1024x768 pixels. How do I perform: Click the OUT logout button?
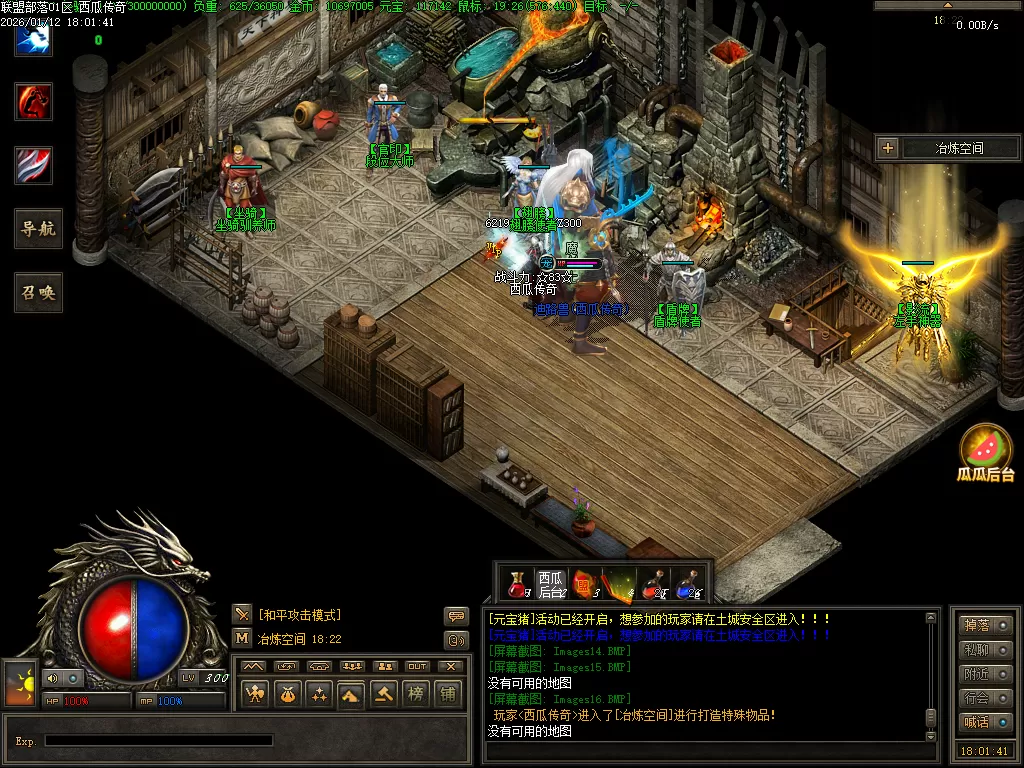[x=417, y=667]
